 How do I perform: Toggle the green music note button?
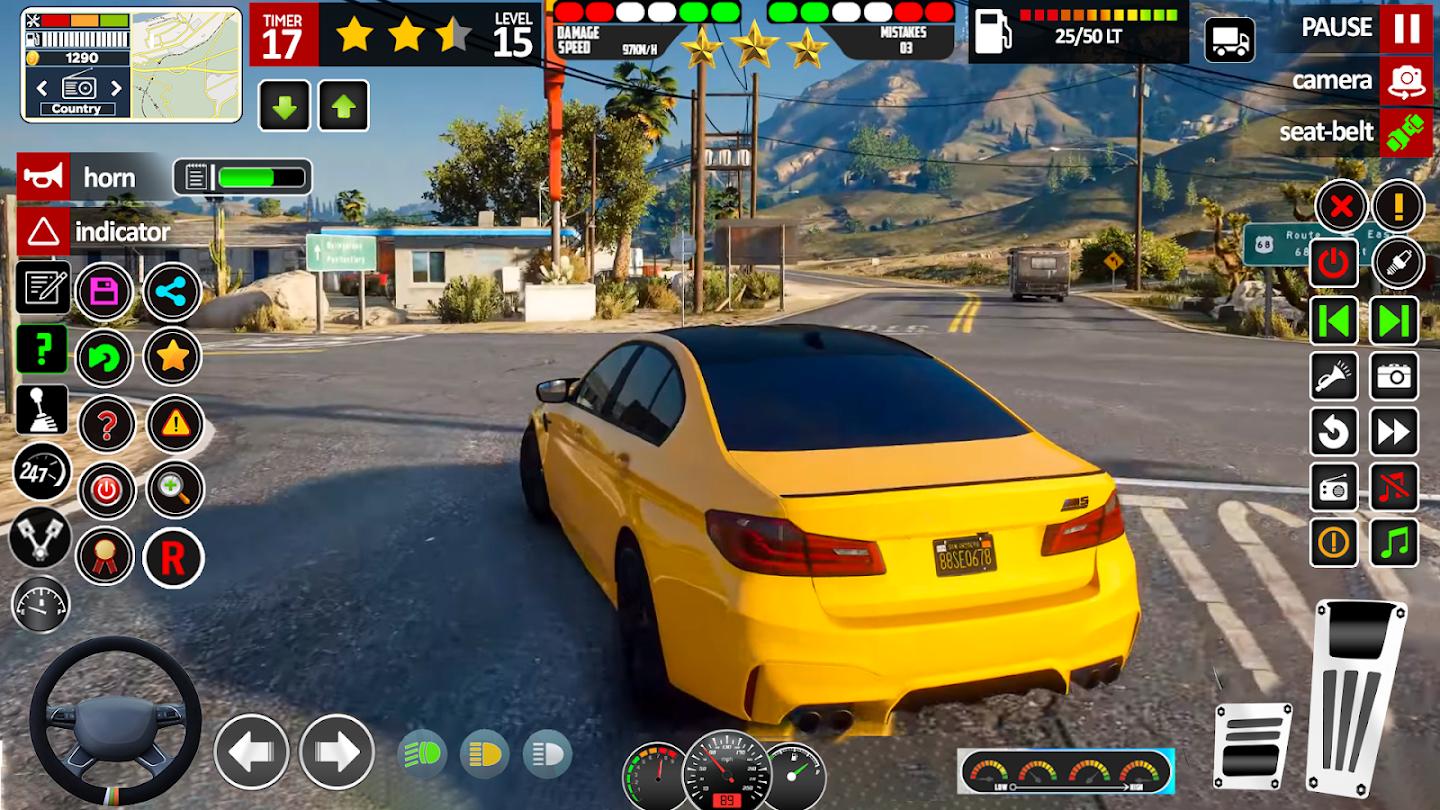(1393, 542)
